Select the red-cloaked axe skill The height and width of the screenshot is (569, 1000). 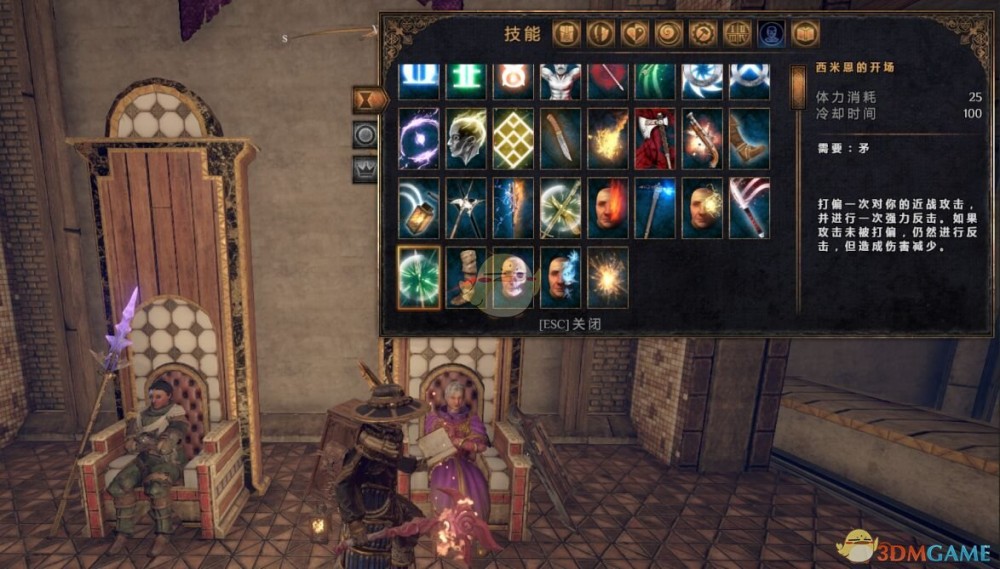click(x=655, y=138)
